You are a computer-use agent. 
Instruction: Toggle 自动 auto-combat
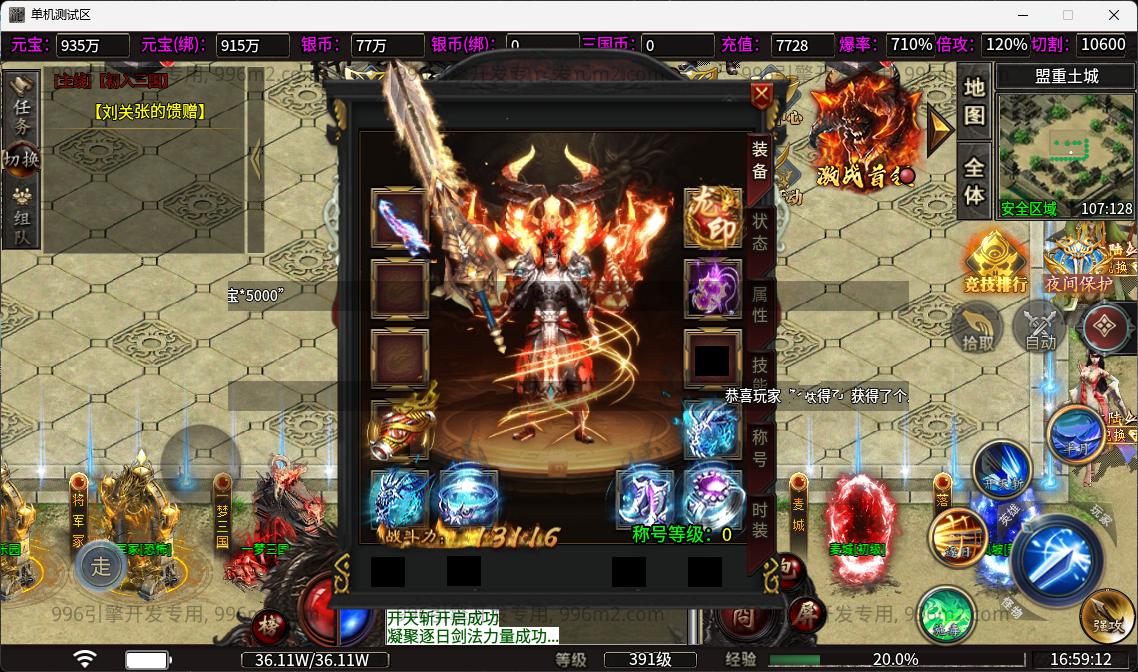coord(1040,327)
